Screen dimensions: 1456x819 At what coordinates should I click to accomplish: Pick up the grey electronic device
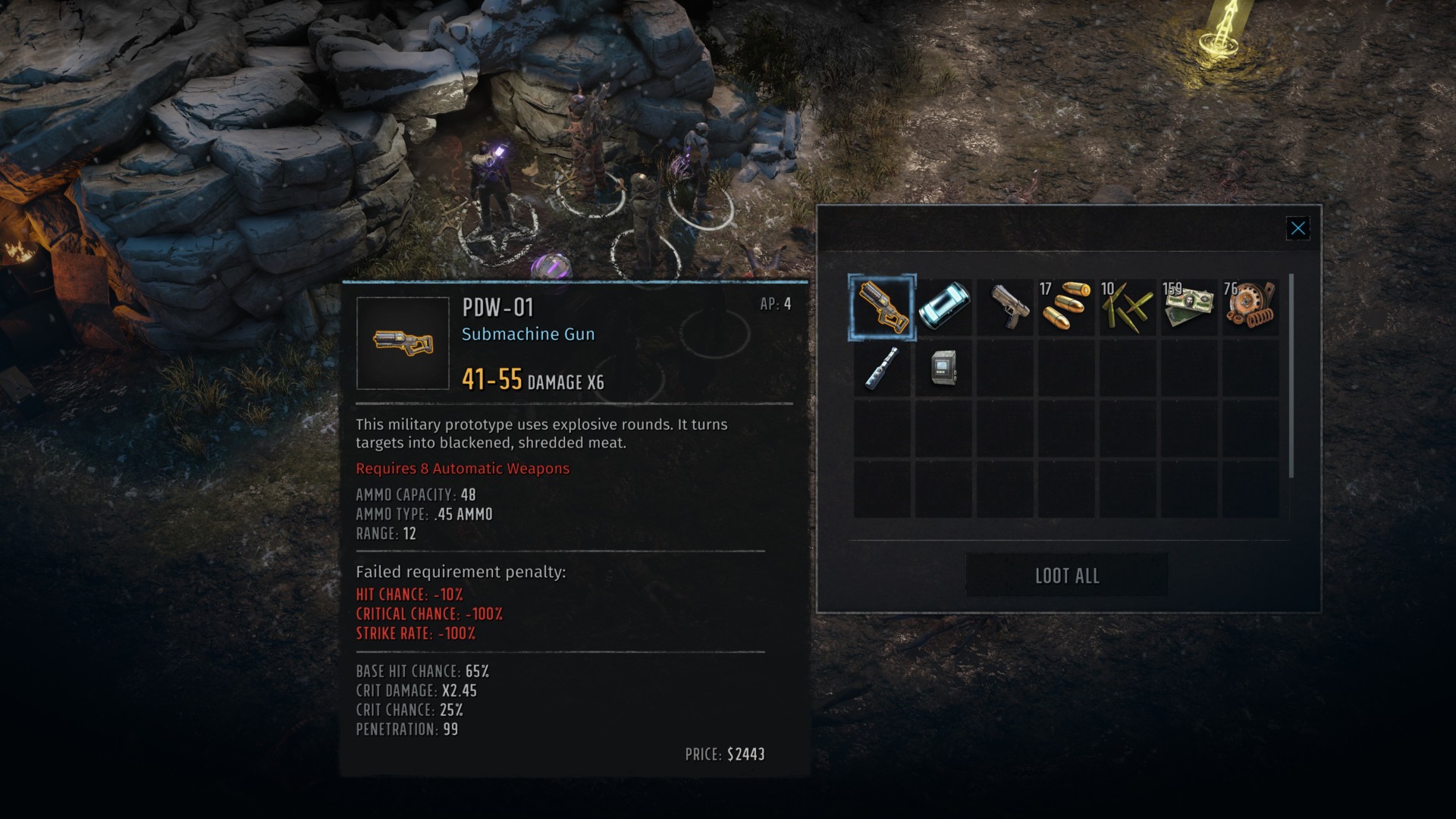tap(943, 368)
